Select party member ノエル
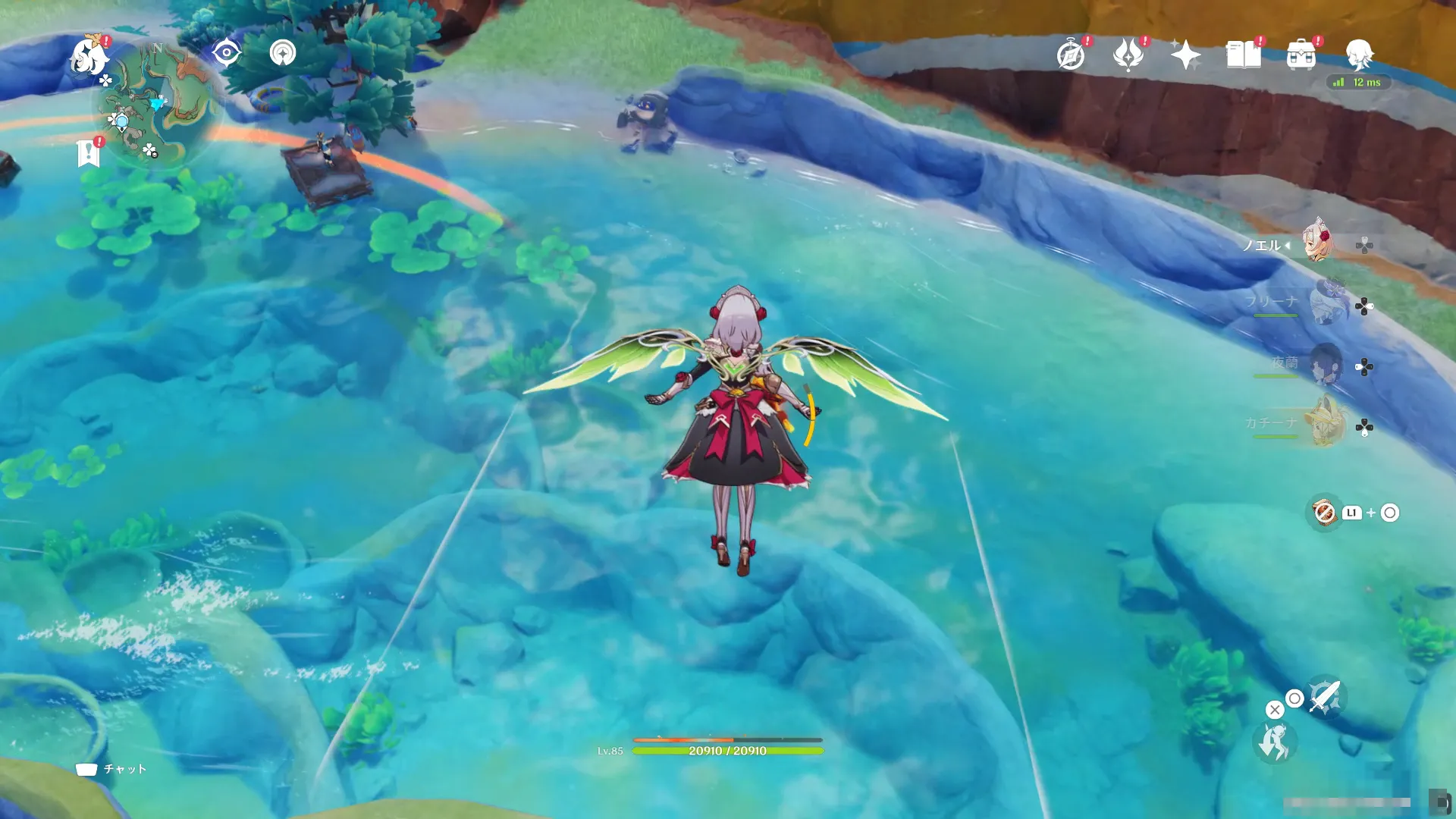The image size is (1456, 819). [1318, 241]
